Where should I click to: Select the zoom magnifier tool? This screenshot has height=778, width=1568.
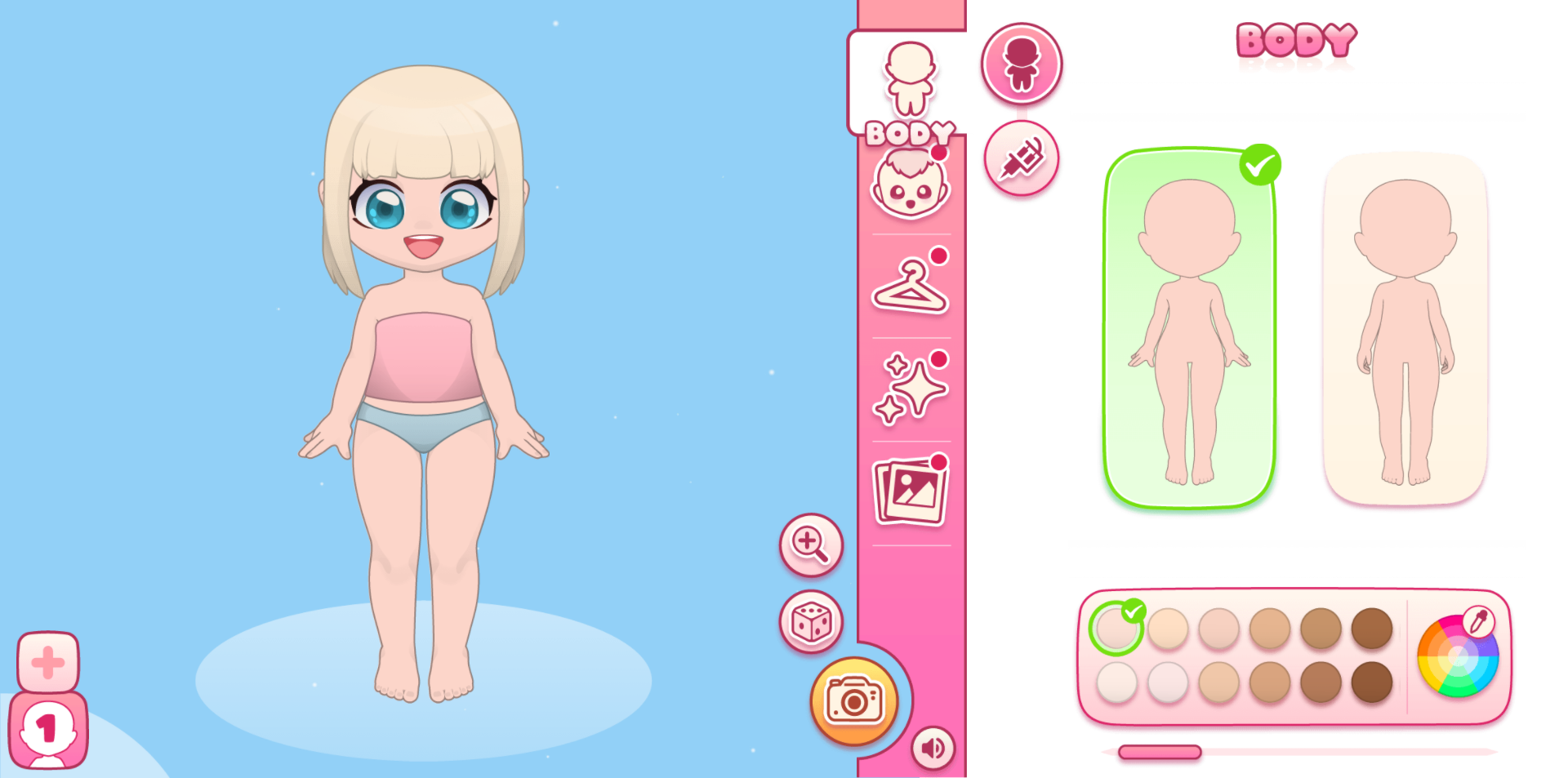coord(809,545)
